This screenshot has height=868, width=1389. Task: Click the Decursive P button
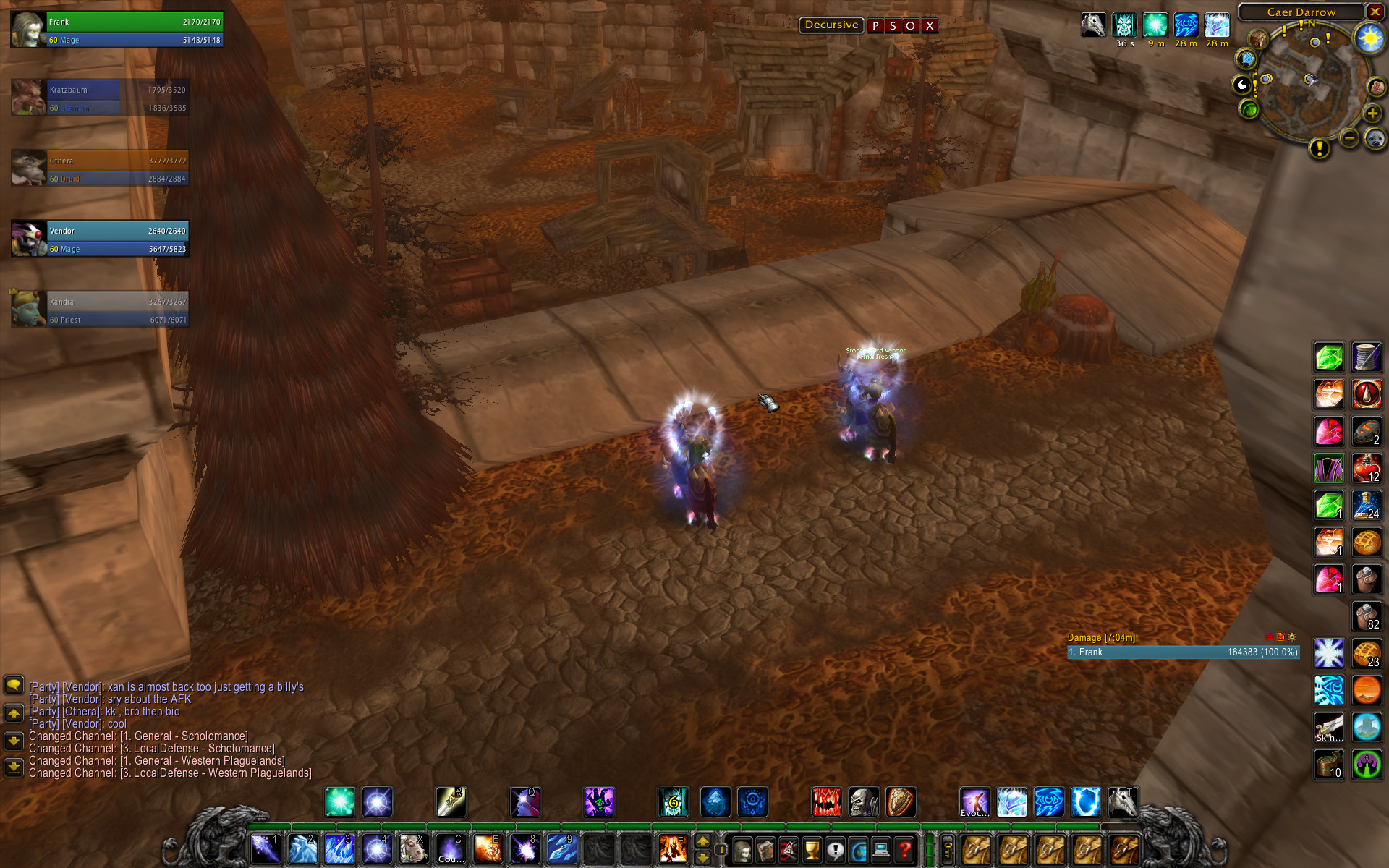[875, 26]
